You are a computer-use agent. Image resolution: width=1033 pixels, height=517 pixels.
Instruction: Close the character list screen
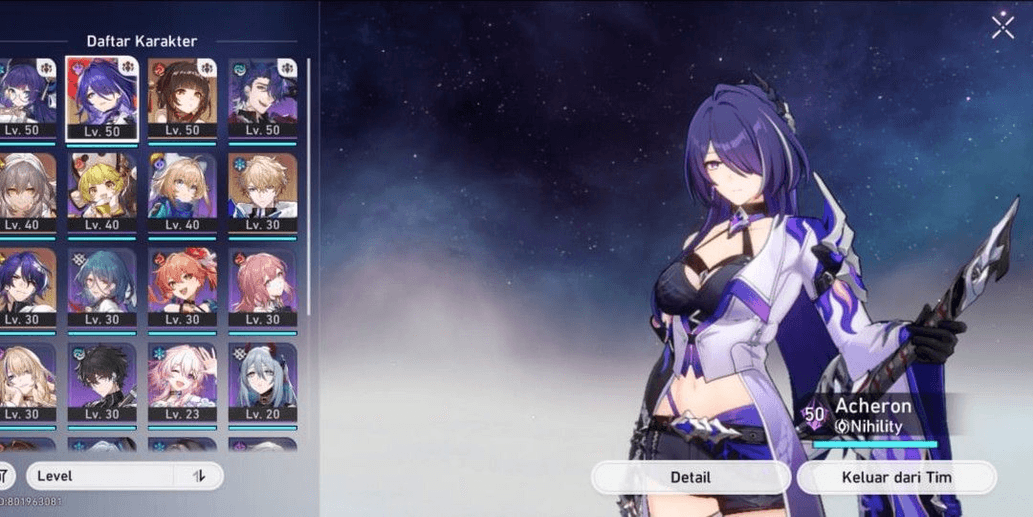(x=1002, y=27)
